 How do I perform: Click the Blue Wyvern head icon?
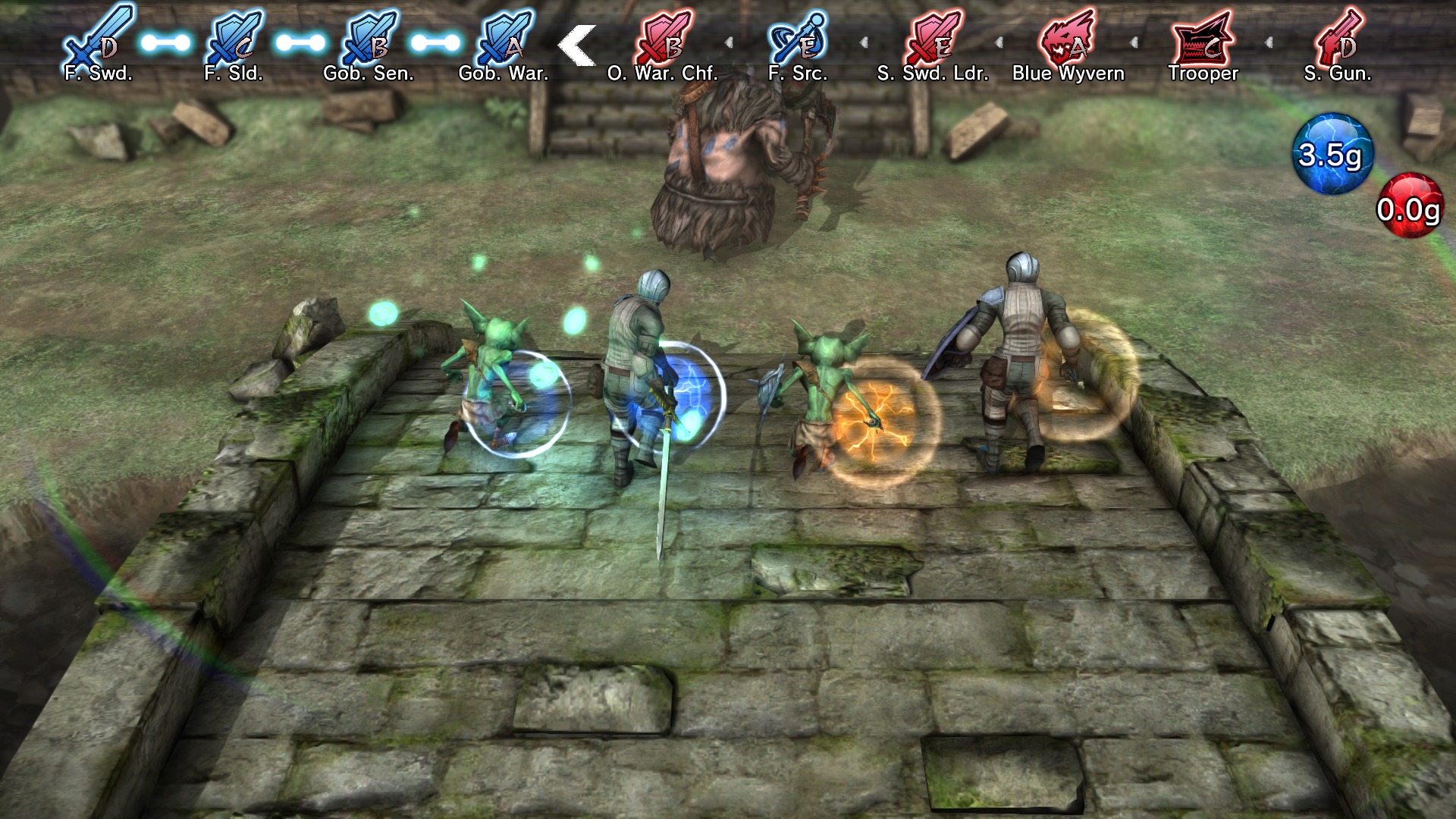[x=1065, y=39]
